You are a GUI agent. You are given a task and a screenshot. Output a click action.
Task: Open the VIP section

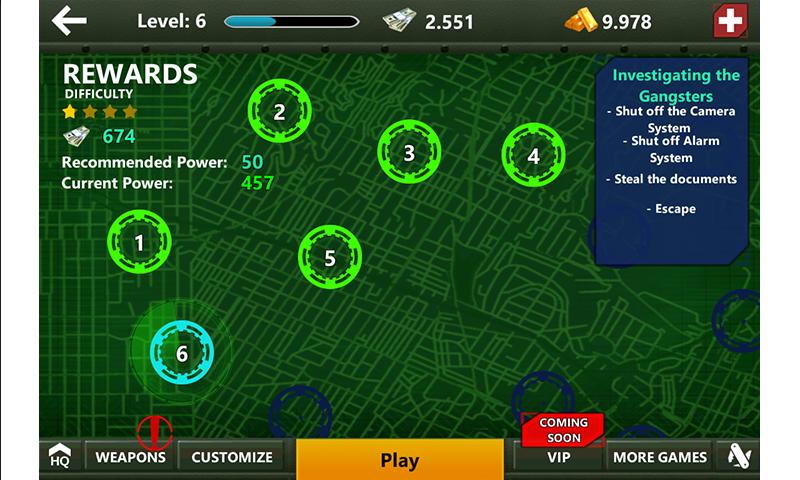click(559, 457)
